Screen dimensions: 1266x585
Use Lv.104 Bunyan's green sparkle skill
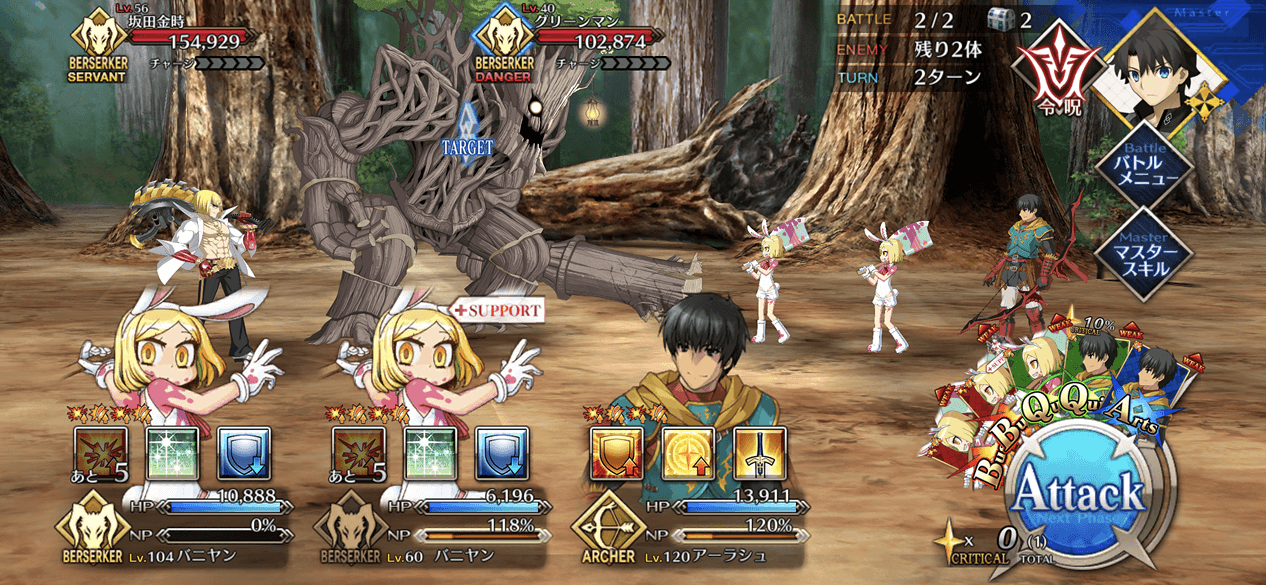click(173, 454)
